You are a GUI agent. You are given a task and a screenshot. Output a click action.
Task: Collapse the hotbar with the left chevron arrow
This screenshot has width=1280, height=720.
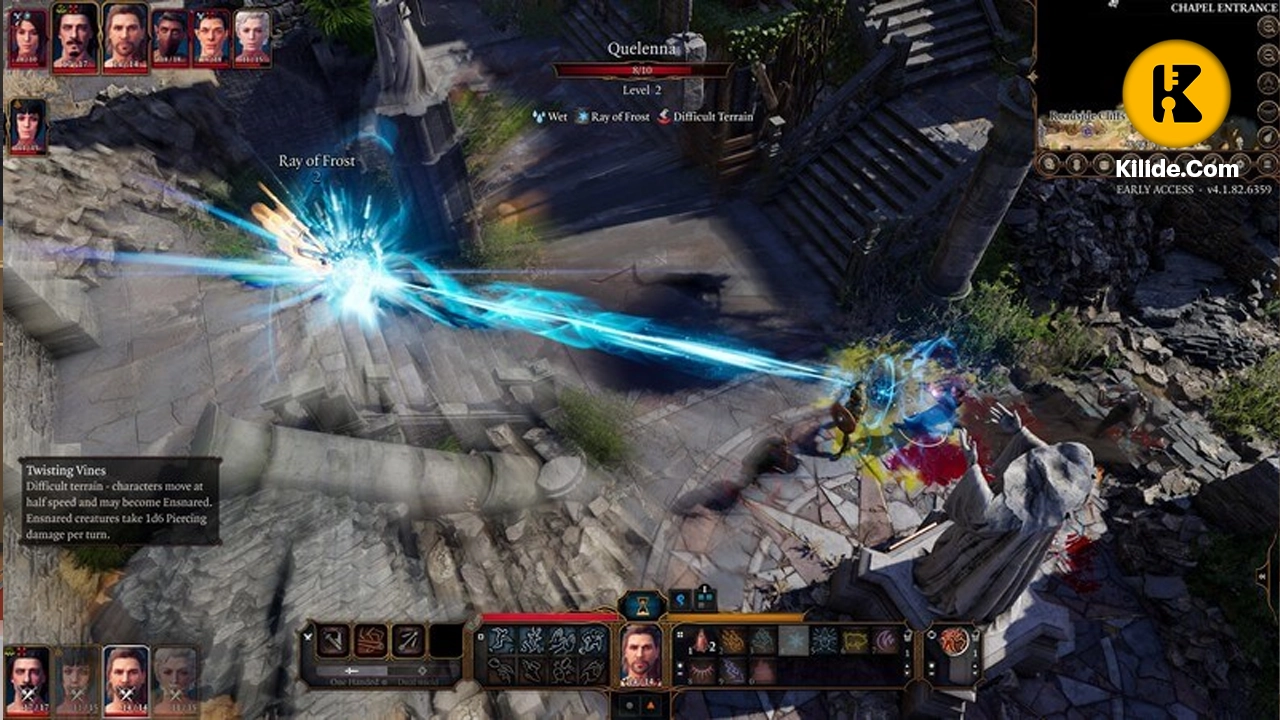(307, 637)
